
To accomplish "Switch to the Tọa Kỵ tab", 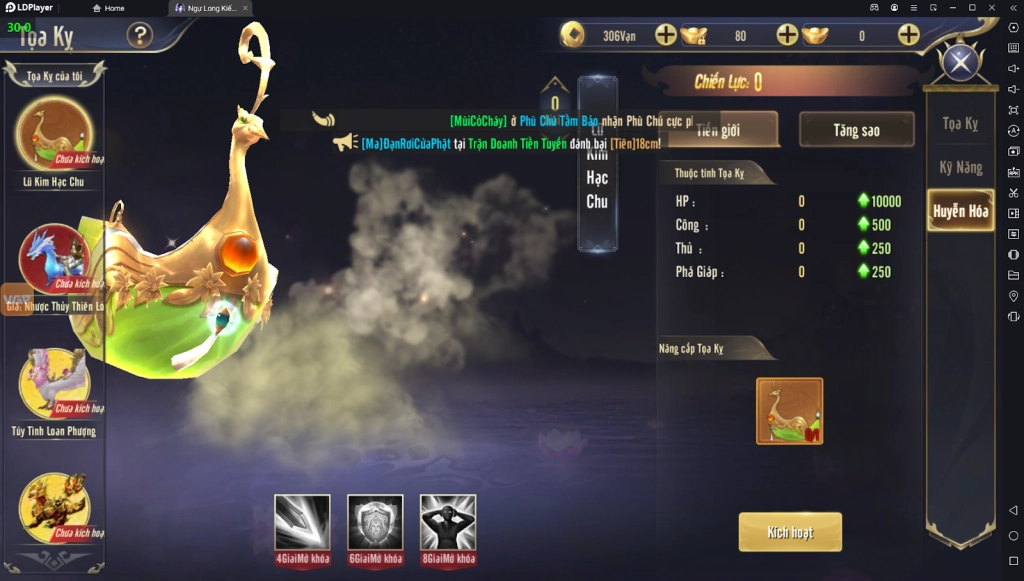I will tap(960, 124).
